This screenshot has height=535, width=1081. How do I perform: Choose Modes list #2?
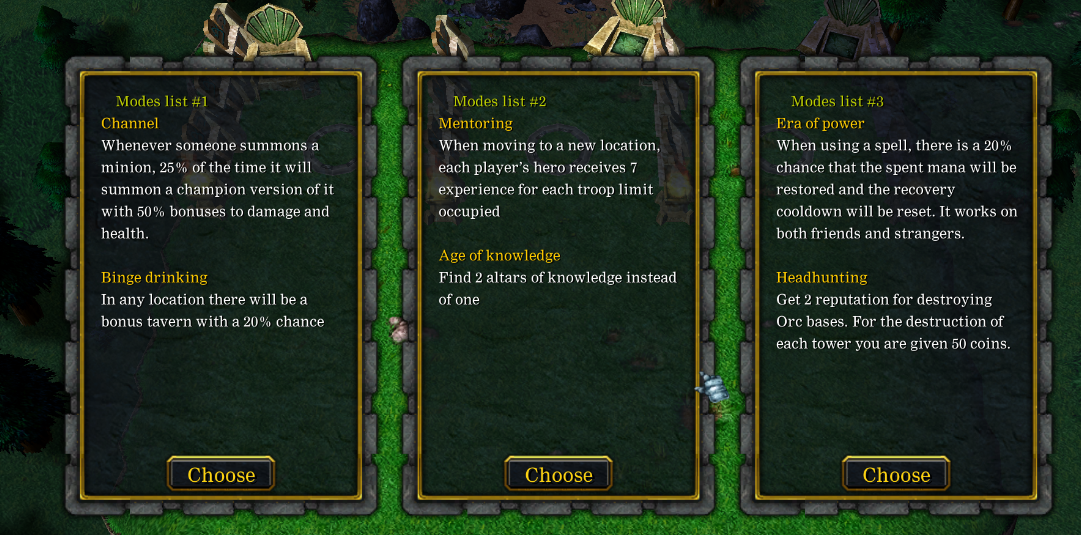pyautogui.click(x=558, y=474)
